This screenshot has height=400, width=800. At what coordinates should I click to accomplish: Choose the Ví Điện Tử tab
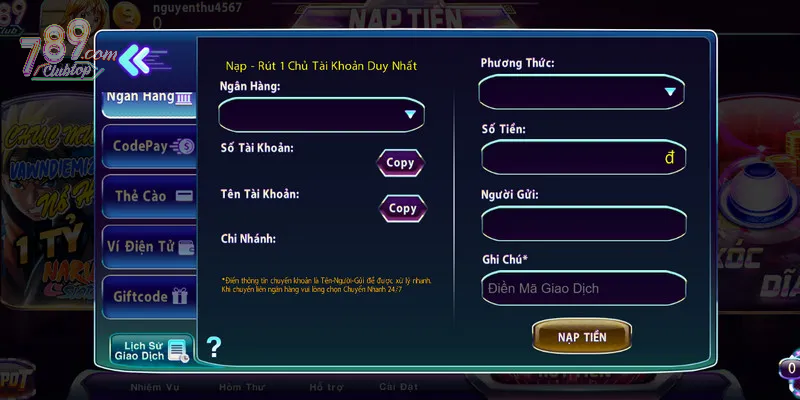click(149, 246)
